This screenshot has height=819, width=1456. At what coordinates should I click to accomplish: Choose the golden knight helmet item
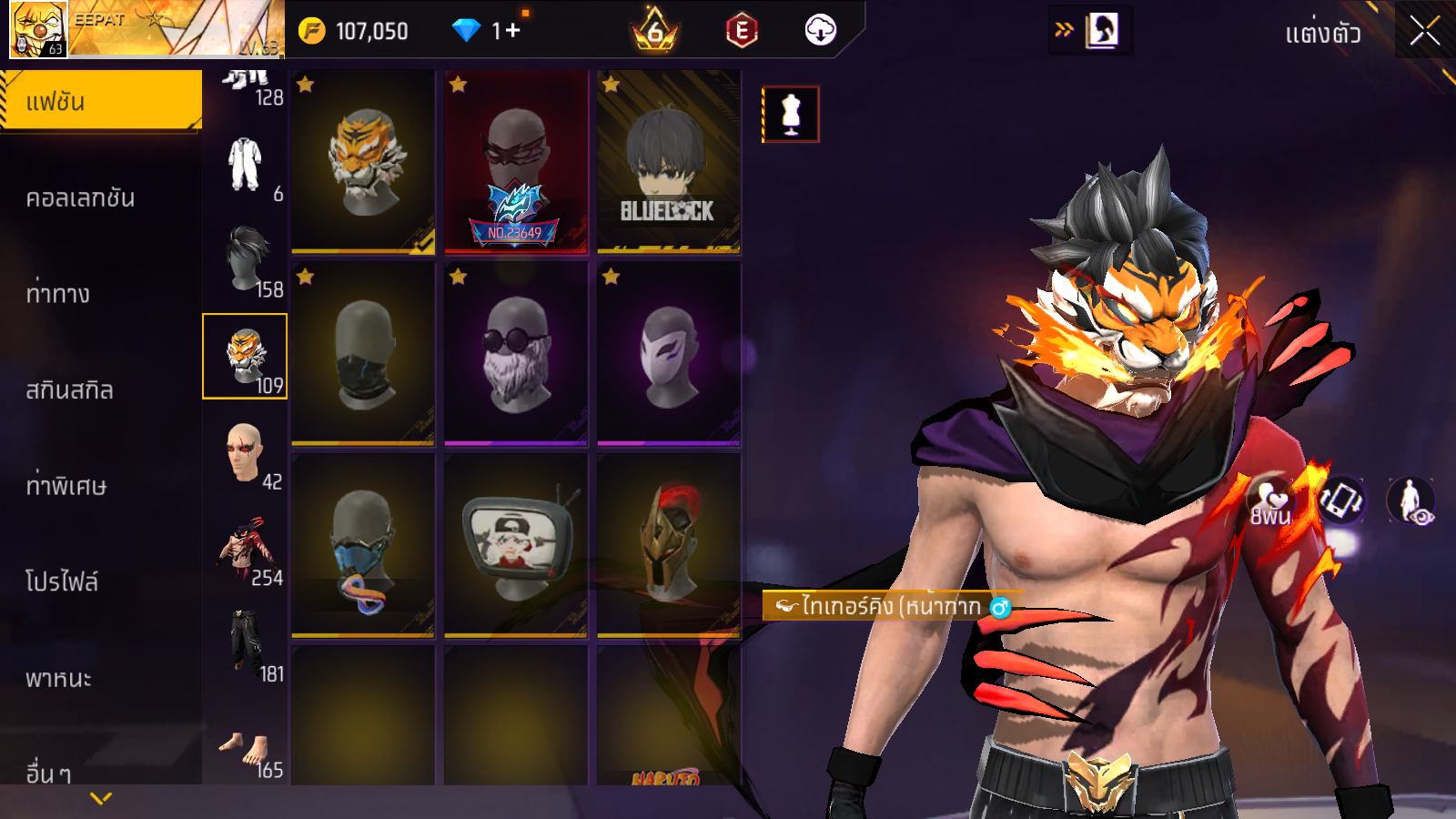(669, 544)
